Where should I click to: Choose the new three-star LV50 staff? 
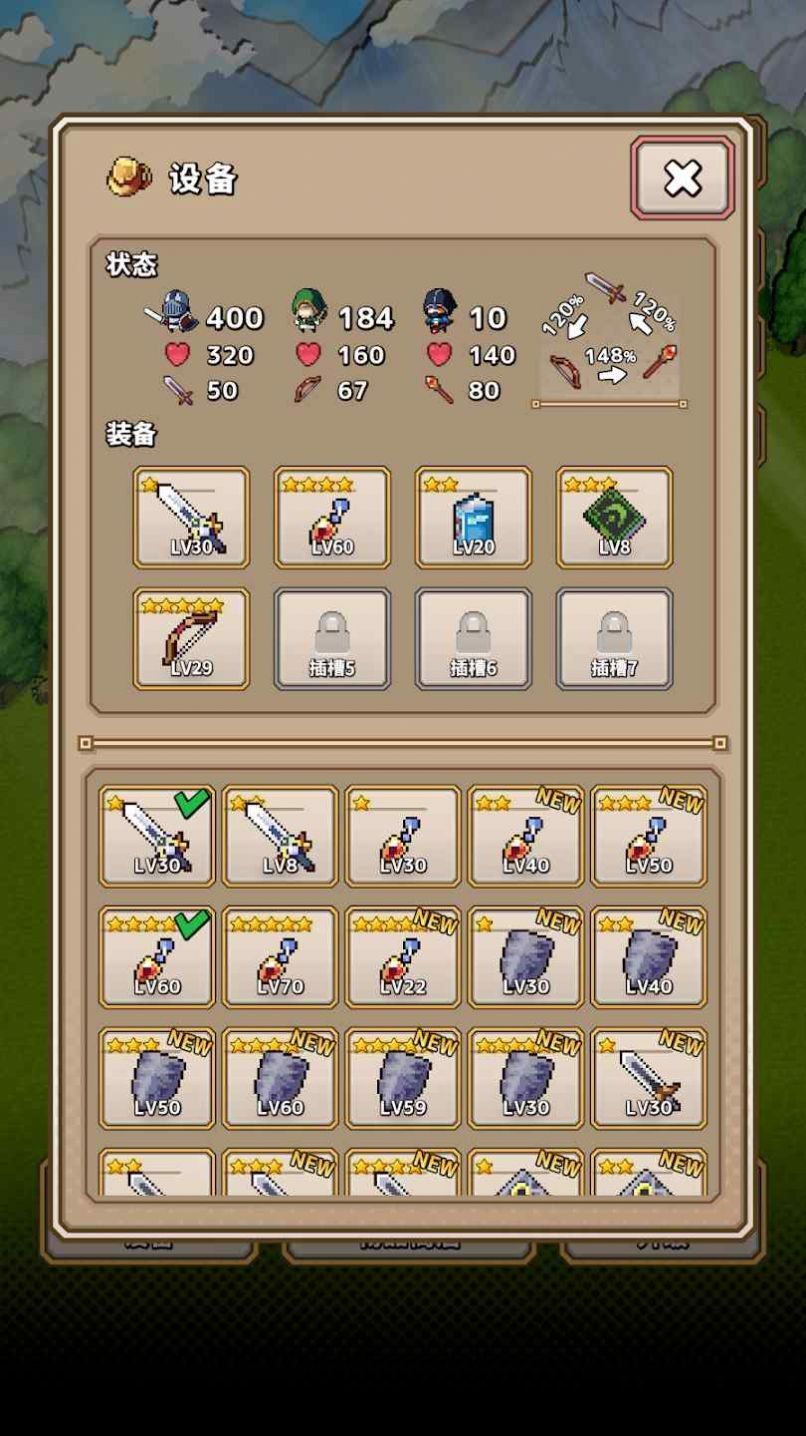(649, 836)
